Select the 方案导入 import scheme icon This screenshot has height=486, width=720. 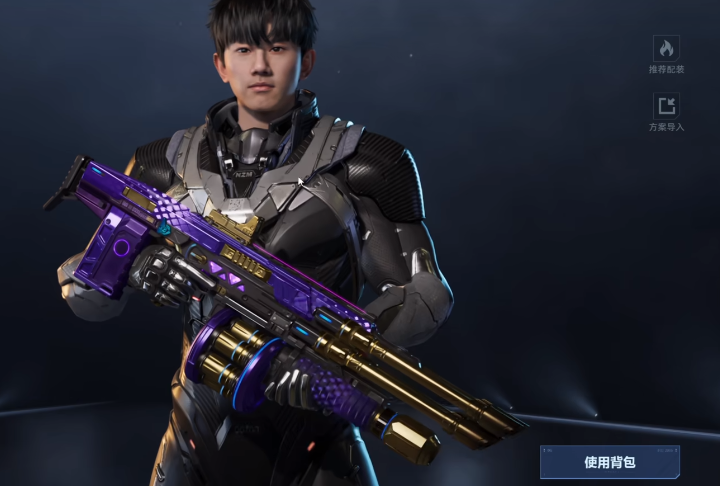click(666, 106)
